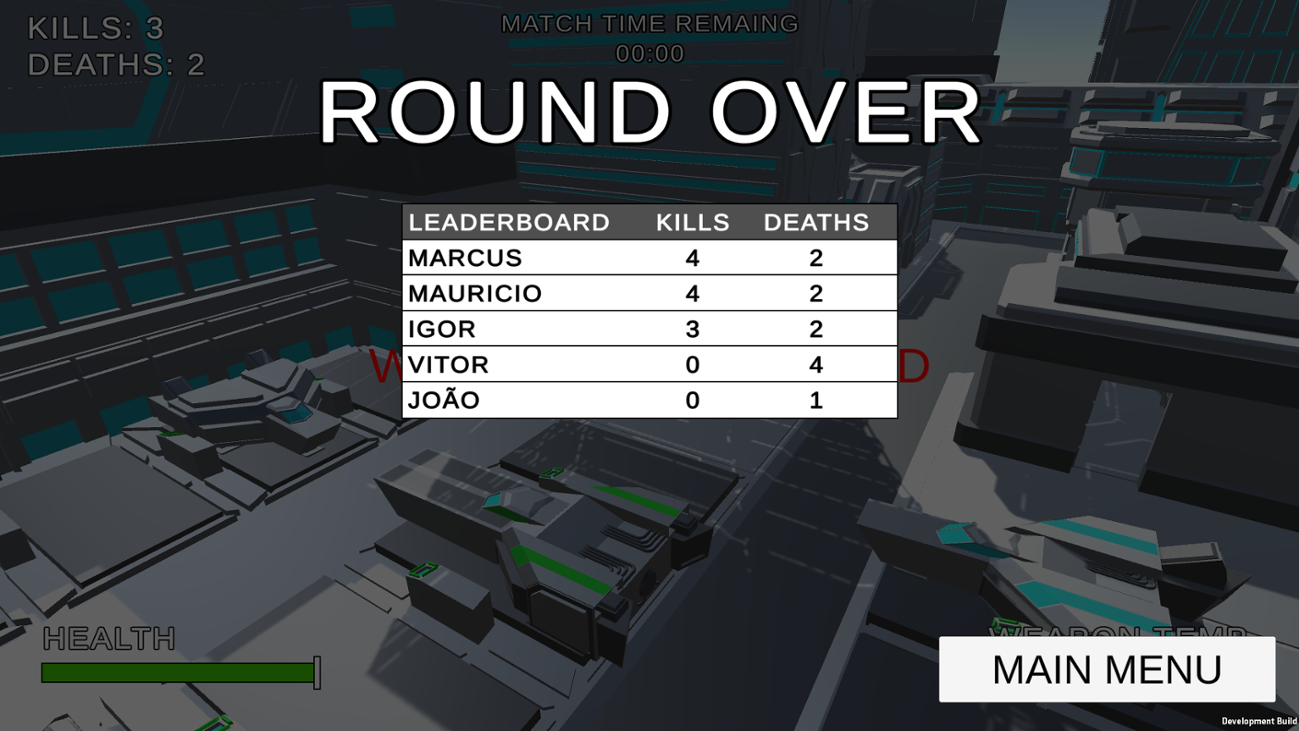
Task: Click the LEADERBOARD table header
Action: pyautogui.click(x=511, y=222)
